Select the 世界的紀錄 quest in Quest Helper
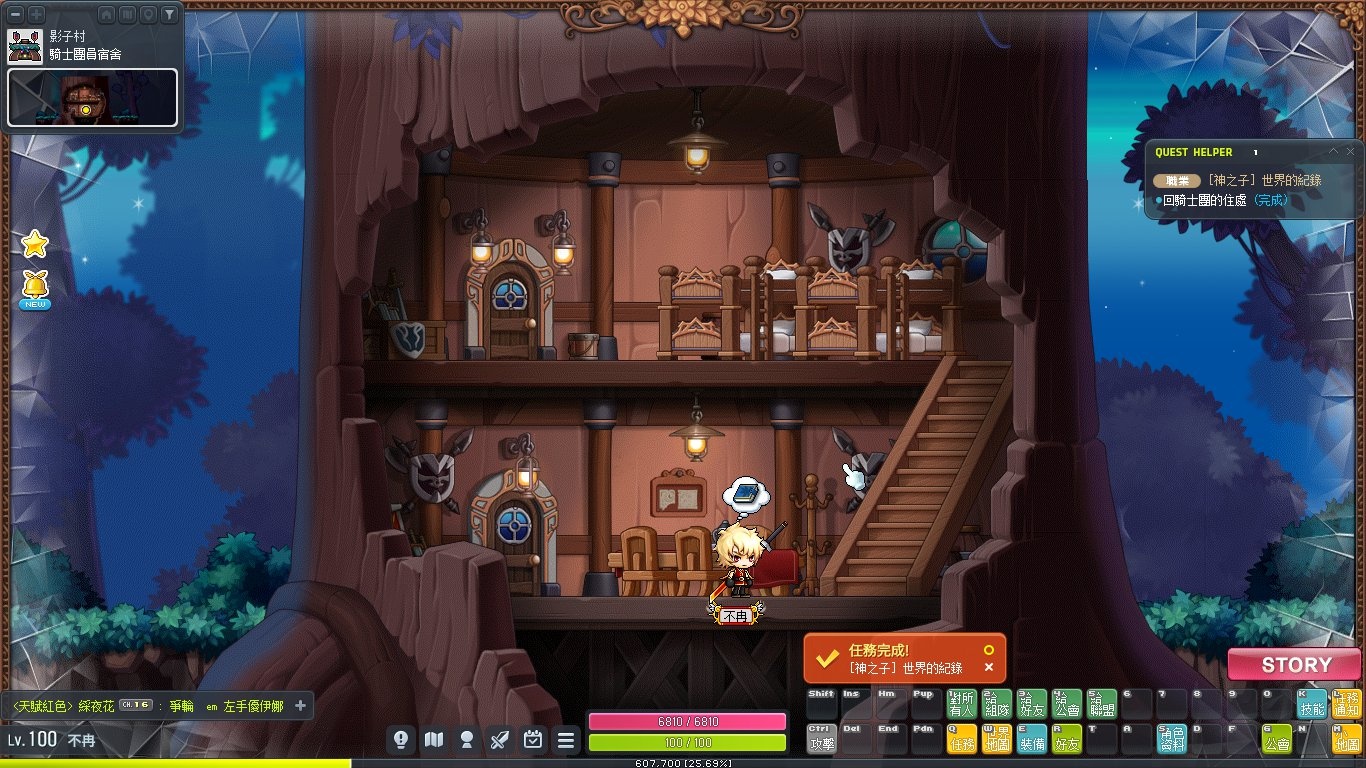 point(1264,180)
